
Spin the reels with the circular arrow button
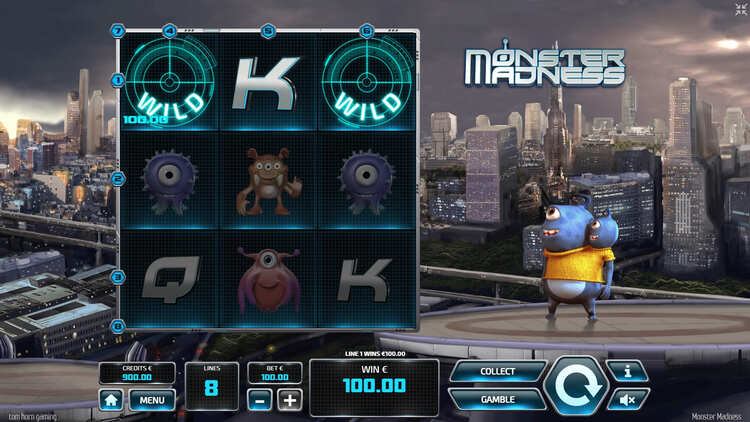[577, 386]
